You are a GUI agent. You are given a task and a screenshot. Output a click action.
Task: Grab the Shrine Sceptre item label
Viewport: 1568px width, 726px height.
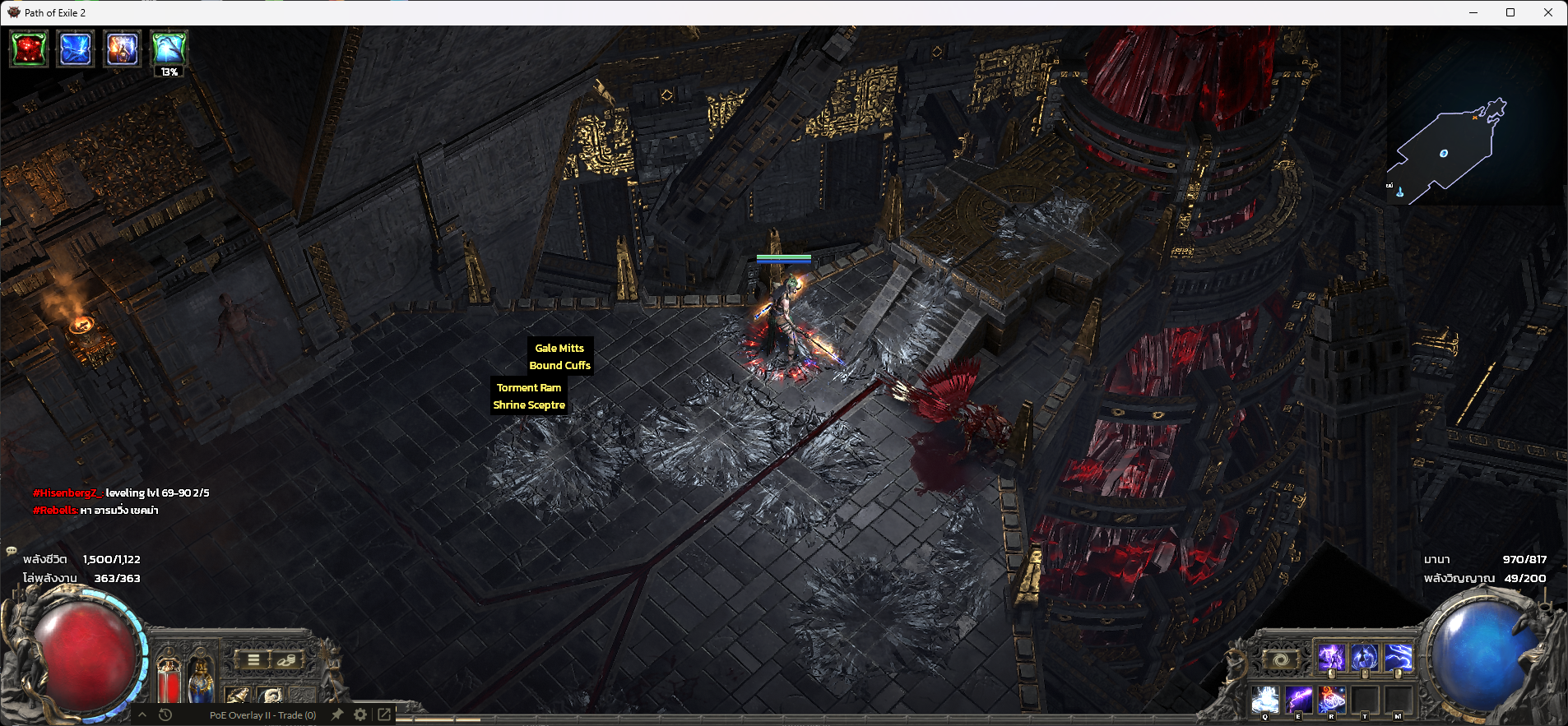529,405
